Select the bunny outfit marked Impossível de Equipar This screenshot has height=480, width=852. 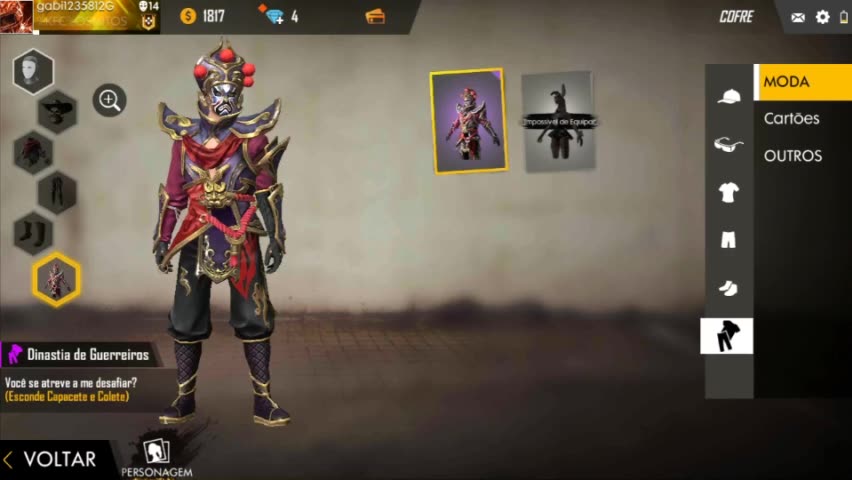coord(558,121)
